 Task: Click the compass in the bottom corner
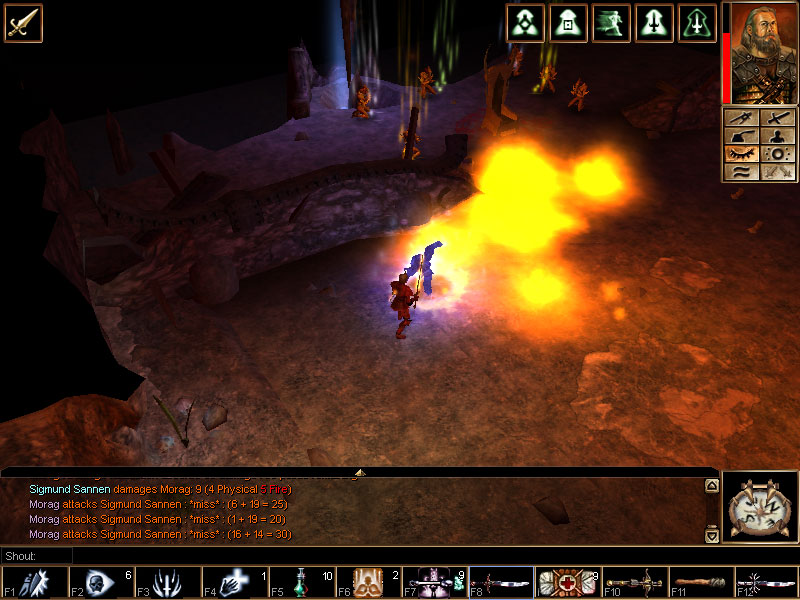click(760, 508)
